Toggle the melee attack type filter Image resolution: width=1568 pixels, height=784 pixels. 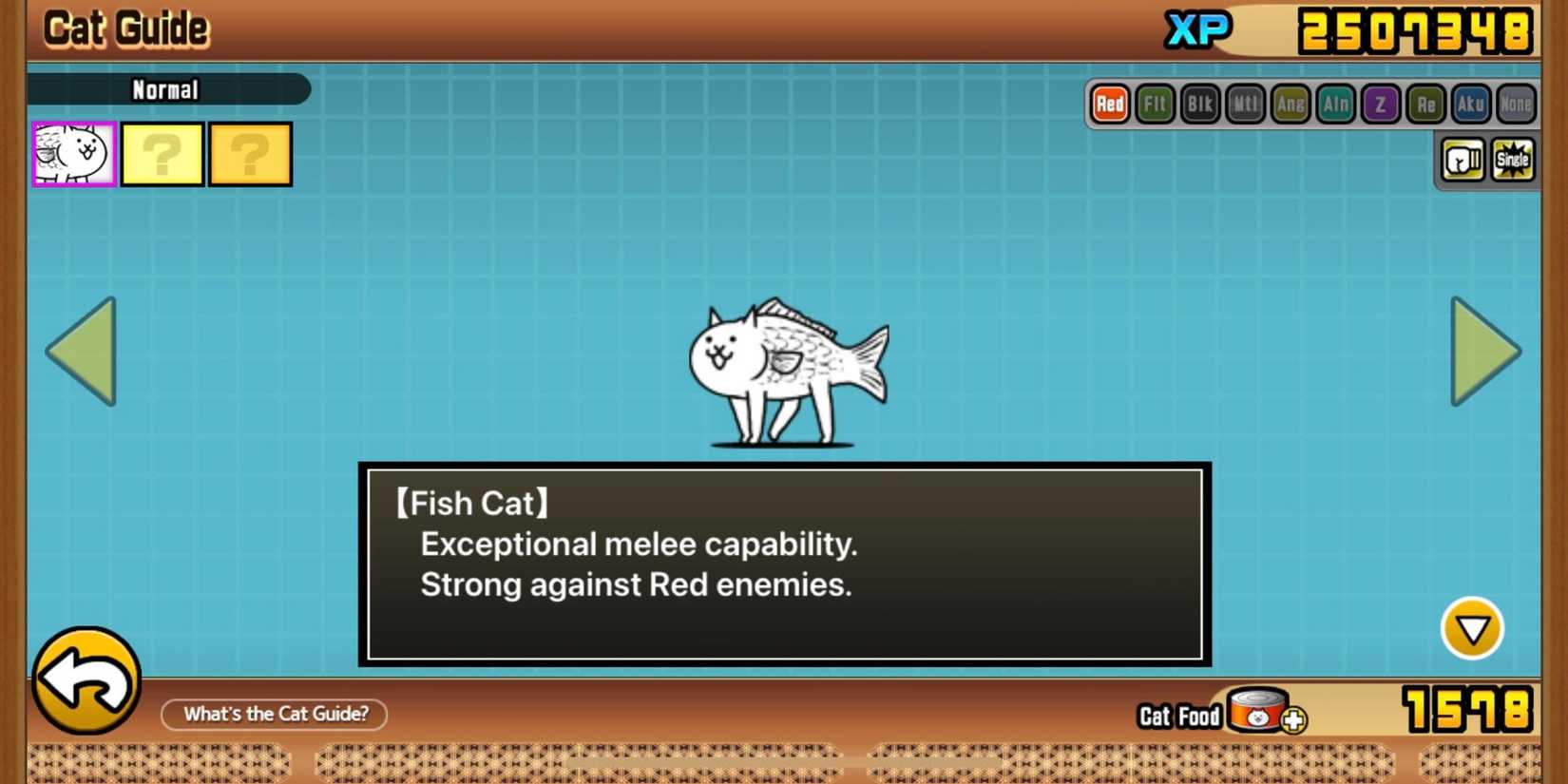tap(1463, 160)
